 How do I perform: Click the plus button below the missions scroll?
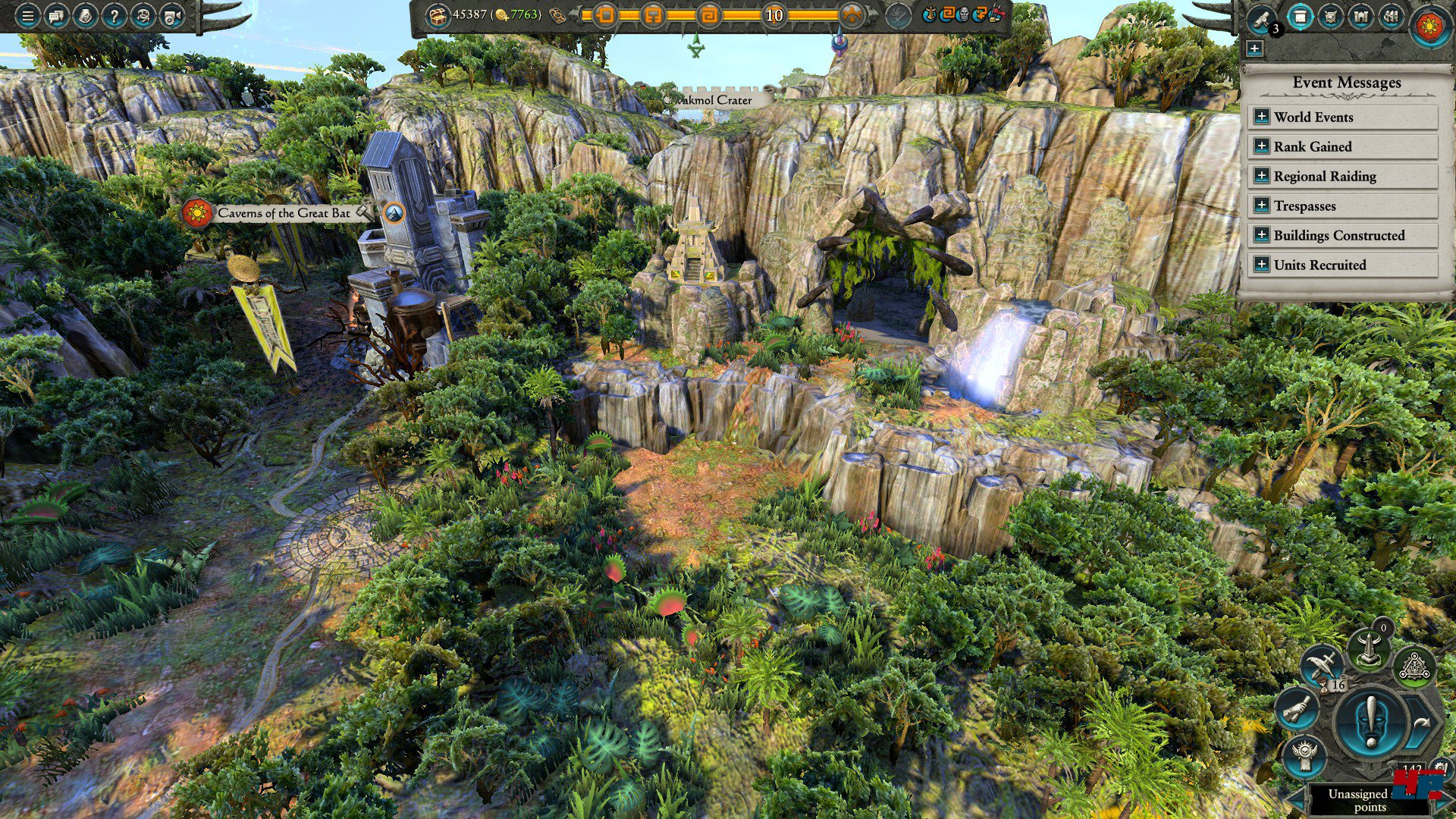[x=1254, y=49]
